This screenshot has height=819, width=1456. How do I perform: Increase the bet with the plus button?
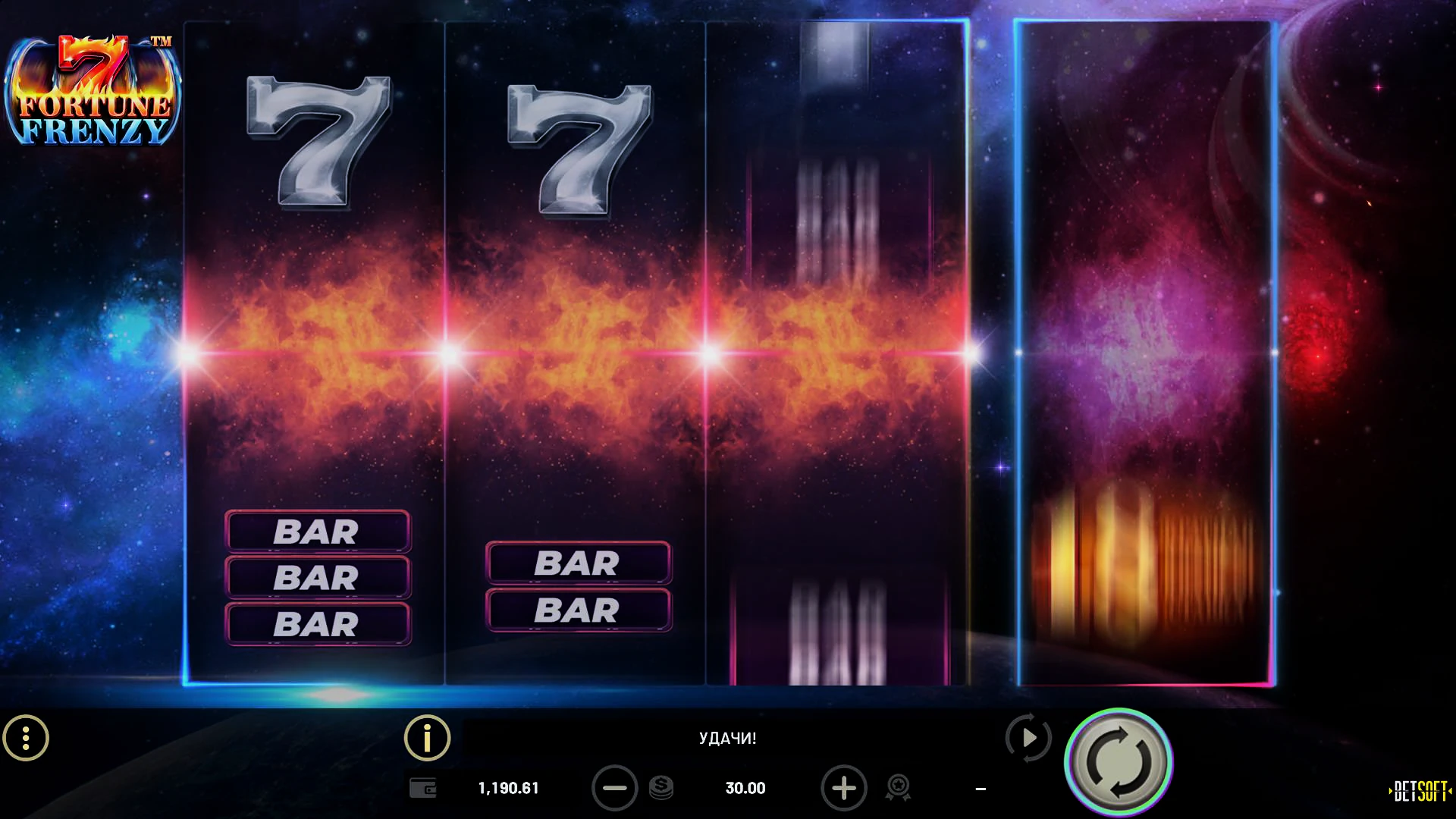pyautogui.click(x=843, y=788)
